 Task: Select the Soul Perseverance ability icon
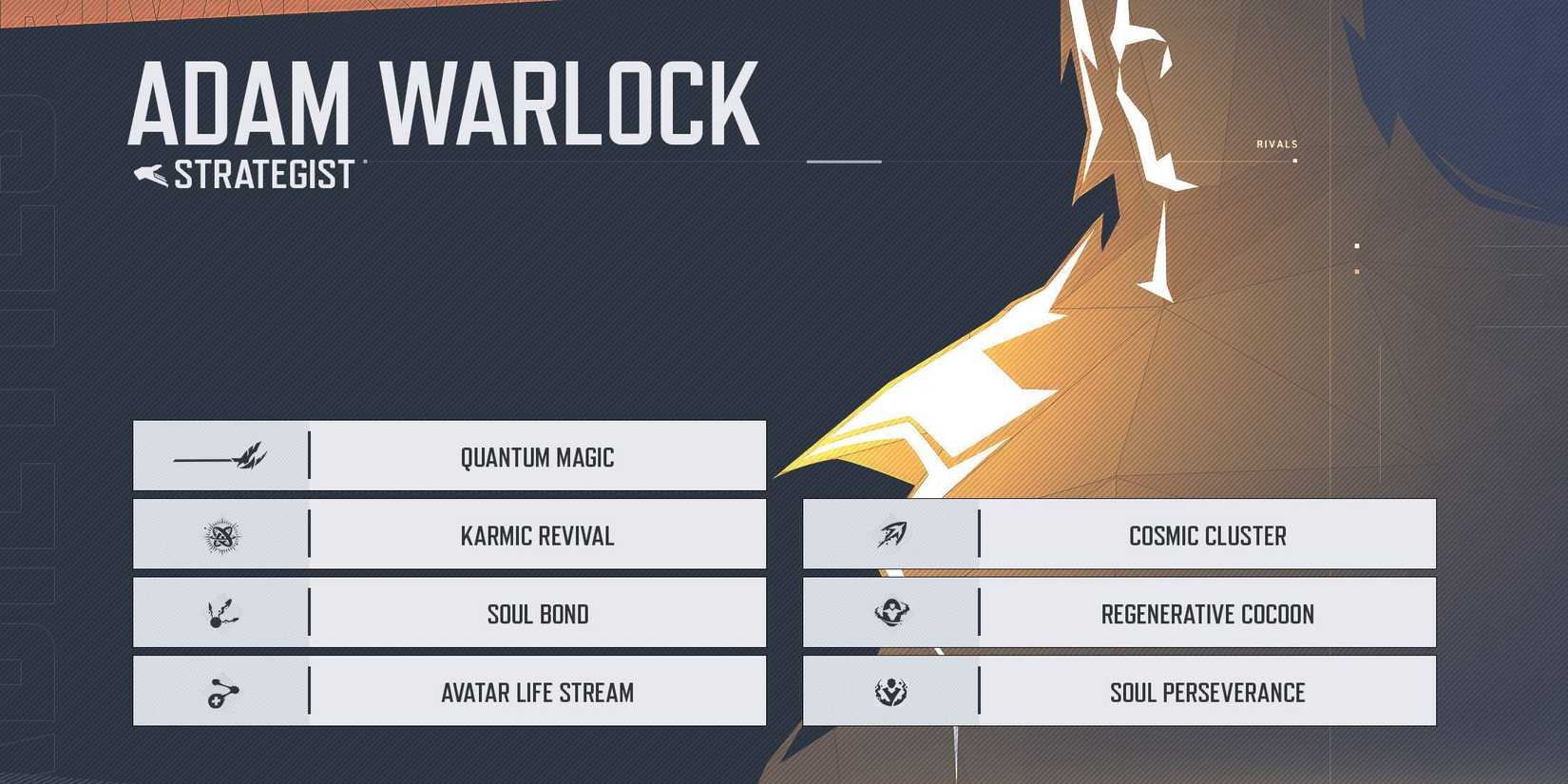coord(891,692)
